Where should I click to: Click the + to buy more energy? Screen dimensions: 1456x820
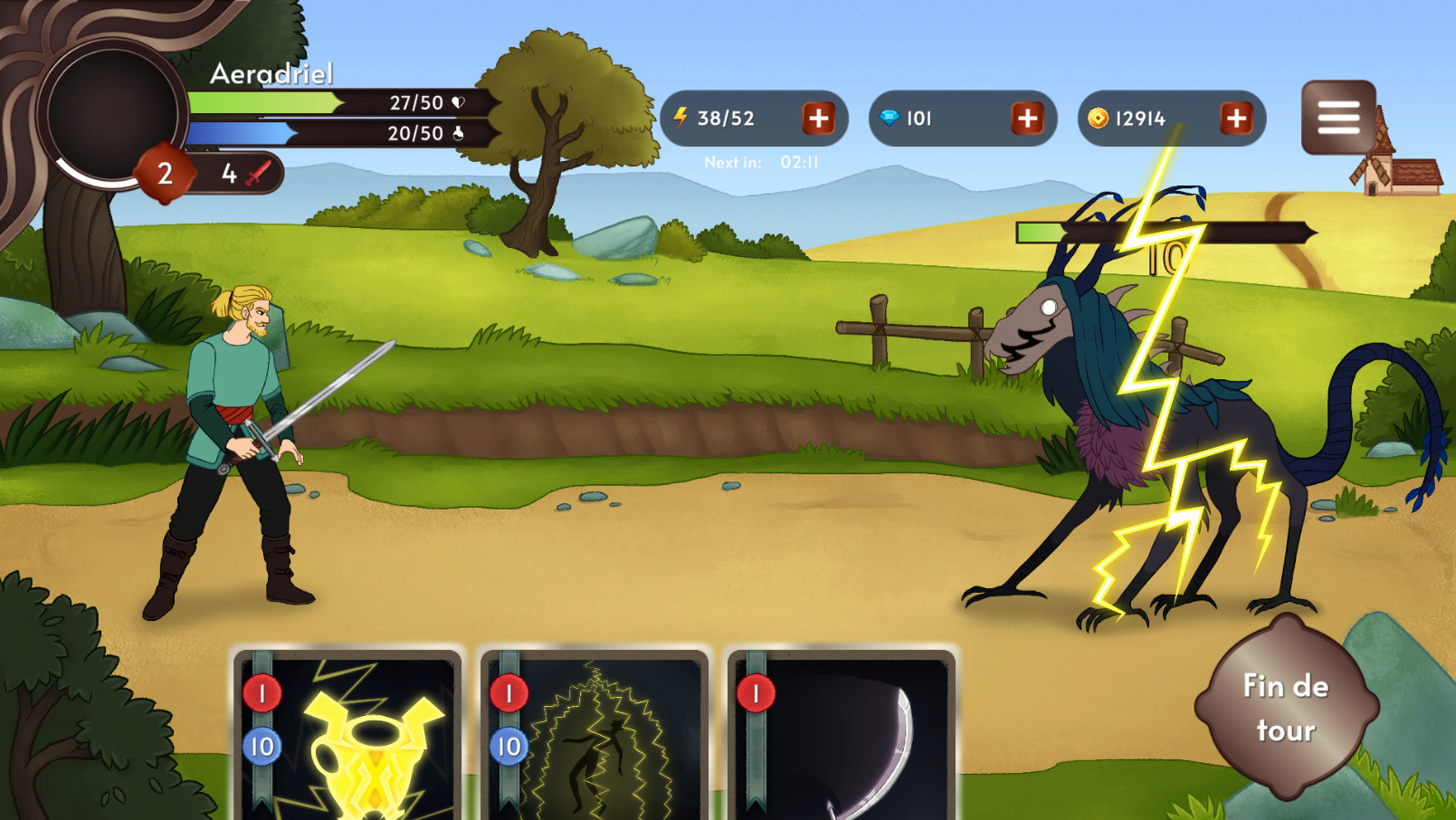click(819, 118)
